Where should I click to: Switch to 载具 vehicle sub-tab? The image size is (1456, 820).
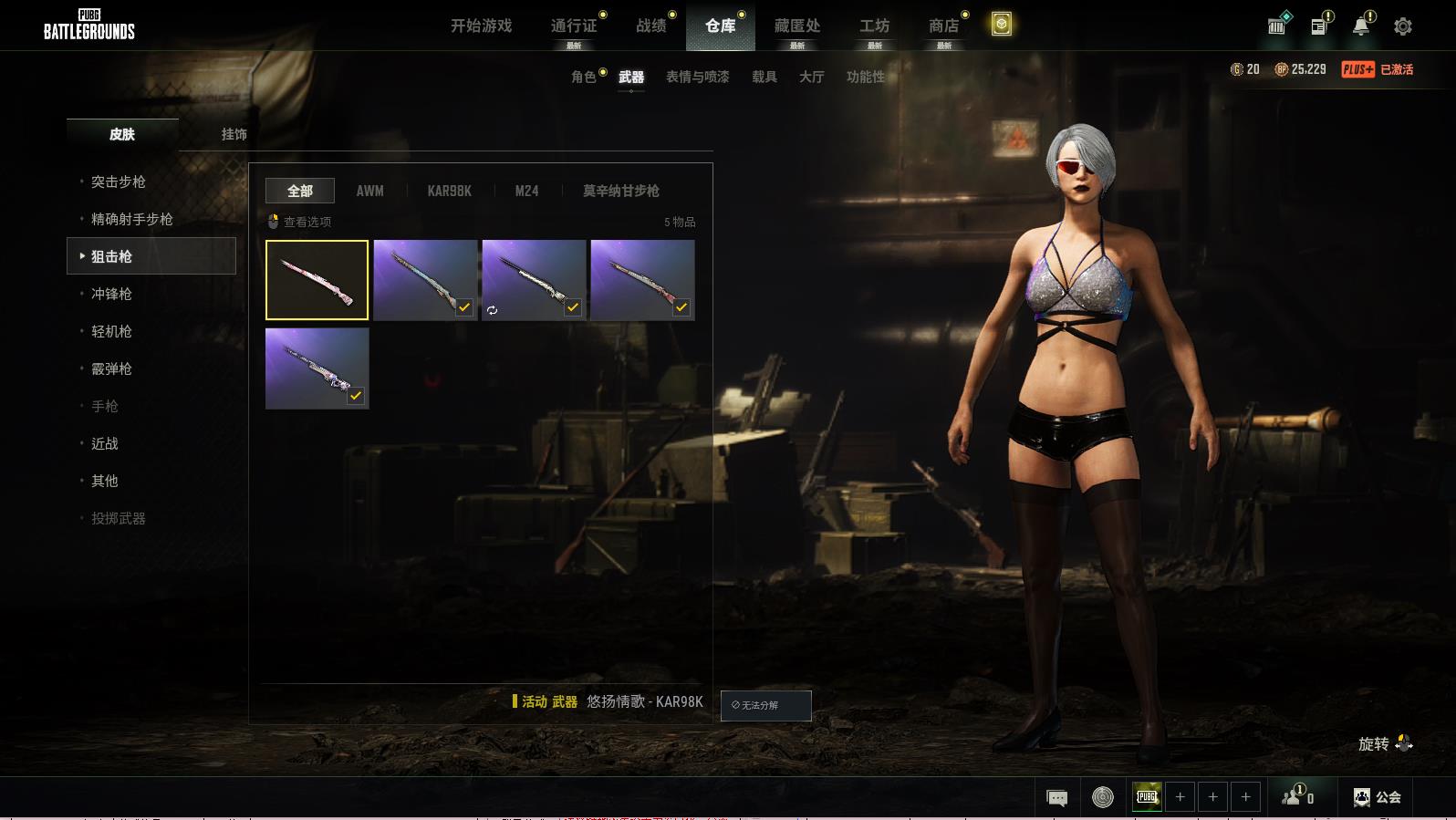(764, 77)
